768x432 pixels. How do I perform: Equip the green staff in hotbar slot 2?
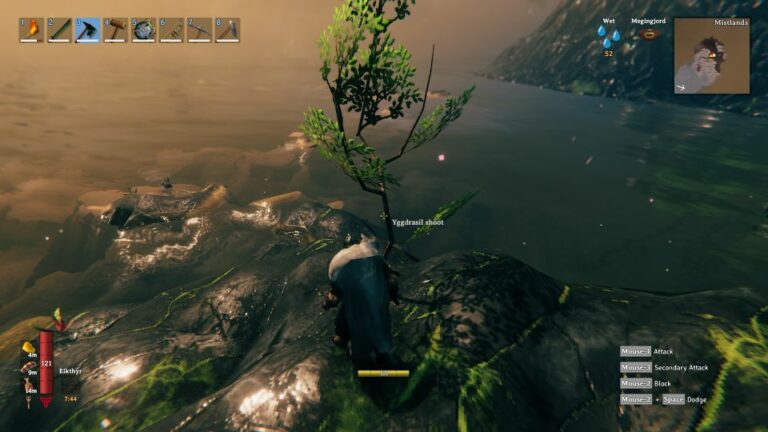[x=59, y=29]
